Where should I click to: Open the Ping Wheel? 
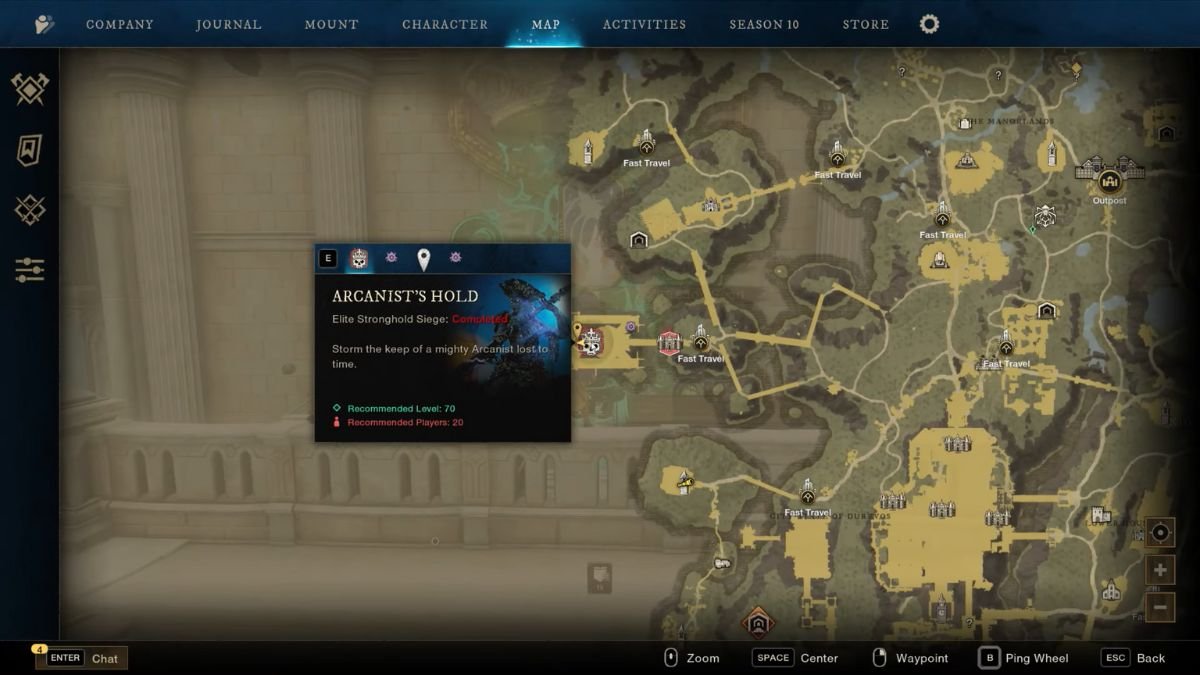[1023, 658]
